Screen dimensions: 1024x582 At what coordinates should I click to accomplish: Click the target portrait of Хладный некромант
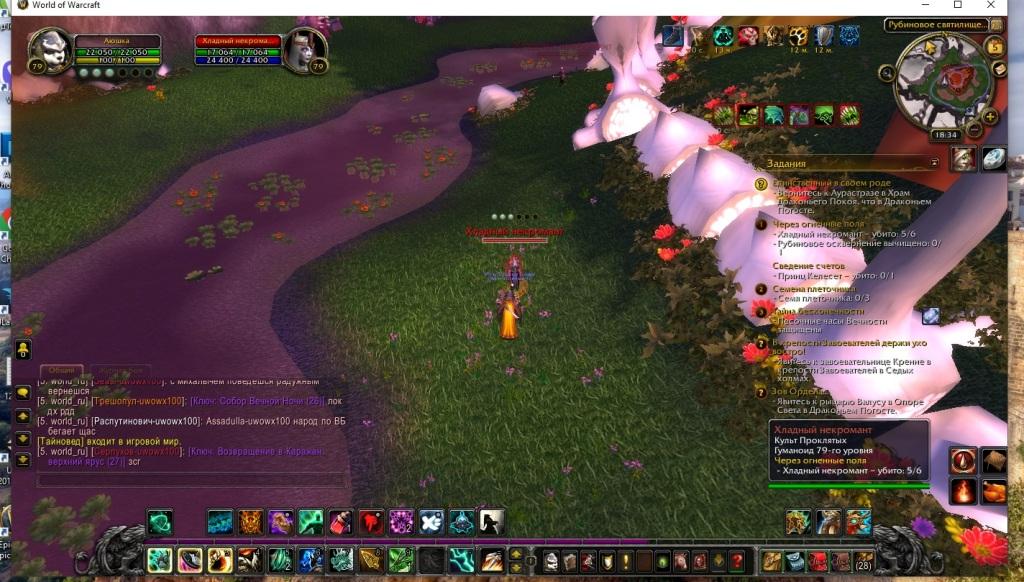click(x=305, y=51)
